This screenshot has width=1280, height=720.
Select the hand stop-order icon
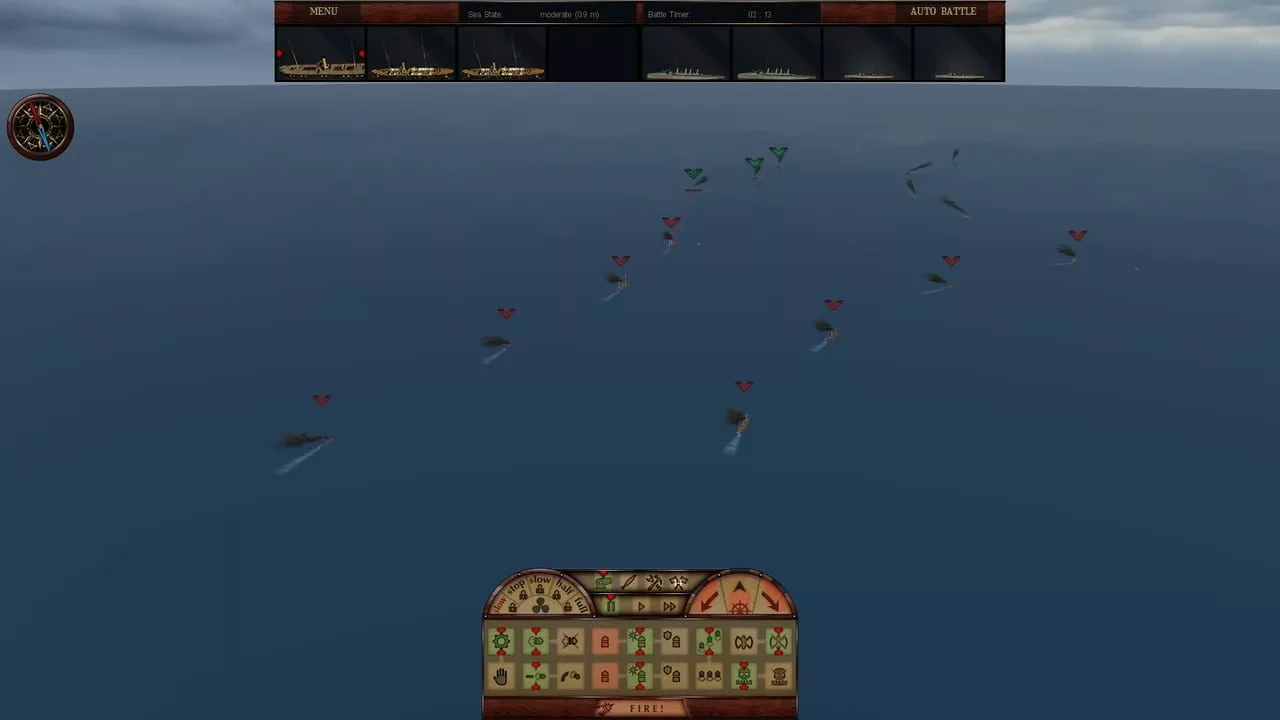tap(500, 674)
